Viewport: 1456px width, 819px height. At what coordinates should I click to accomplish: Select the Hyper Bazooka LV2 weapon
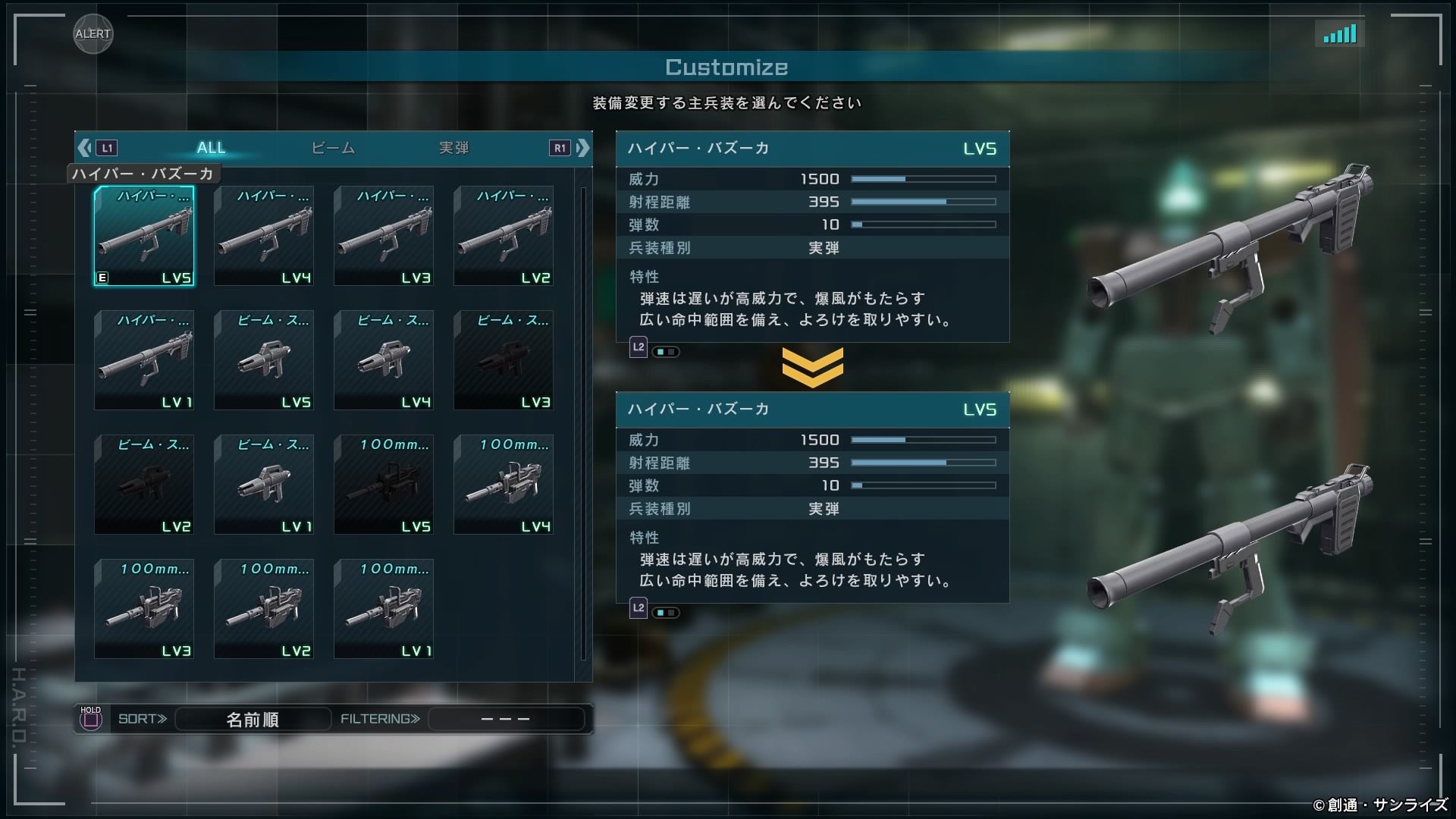[x=504, y=236]
